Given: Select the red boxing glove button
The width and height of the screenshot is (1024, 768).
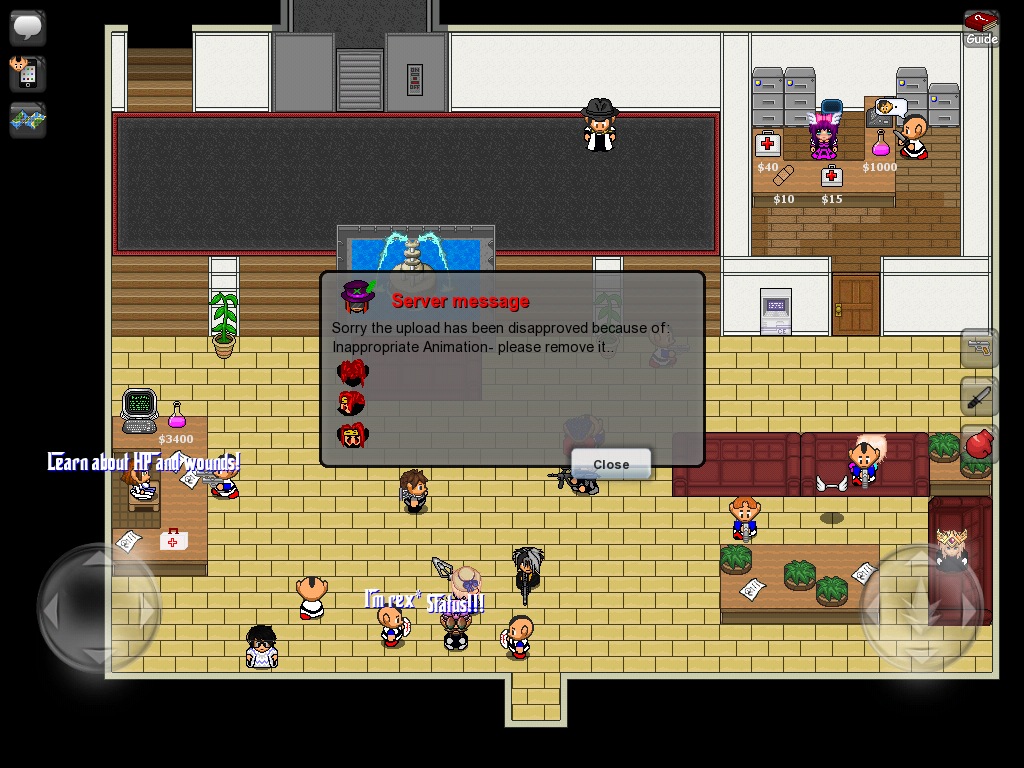Looking at the screenshot, I should pos(979,445).
